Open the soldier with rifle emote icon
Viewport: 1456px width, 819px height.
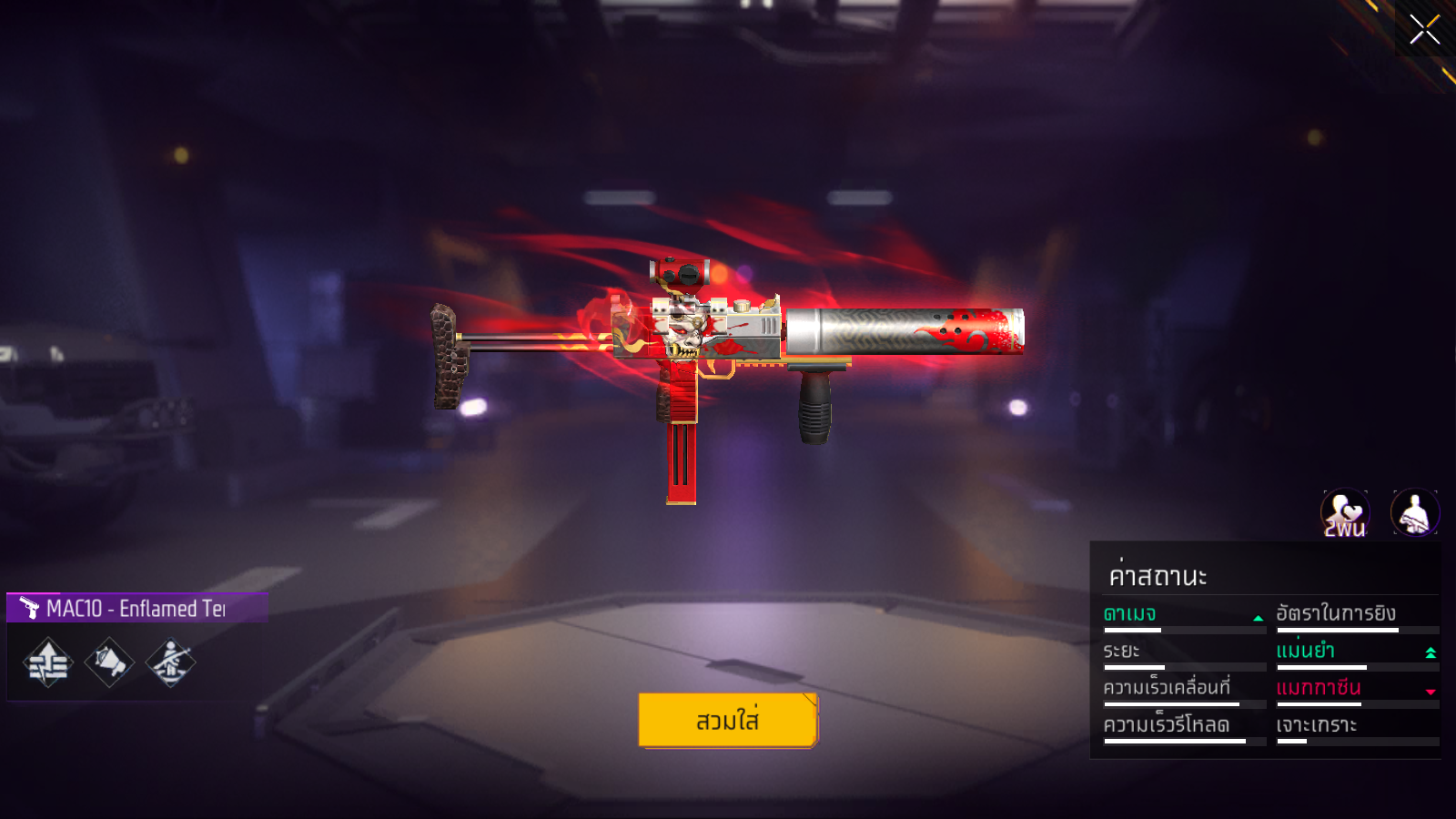170,662
